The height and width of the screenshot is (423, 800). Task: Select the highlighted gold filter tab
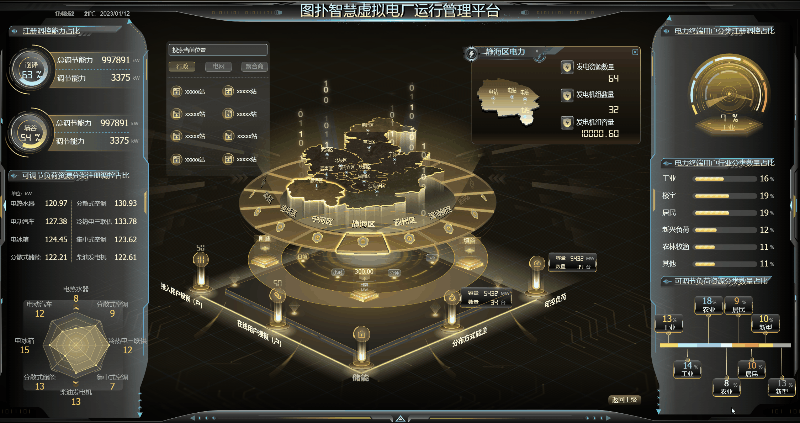pos(182,68)
